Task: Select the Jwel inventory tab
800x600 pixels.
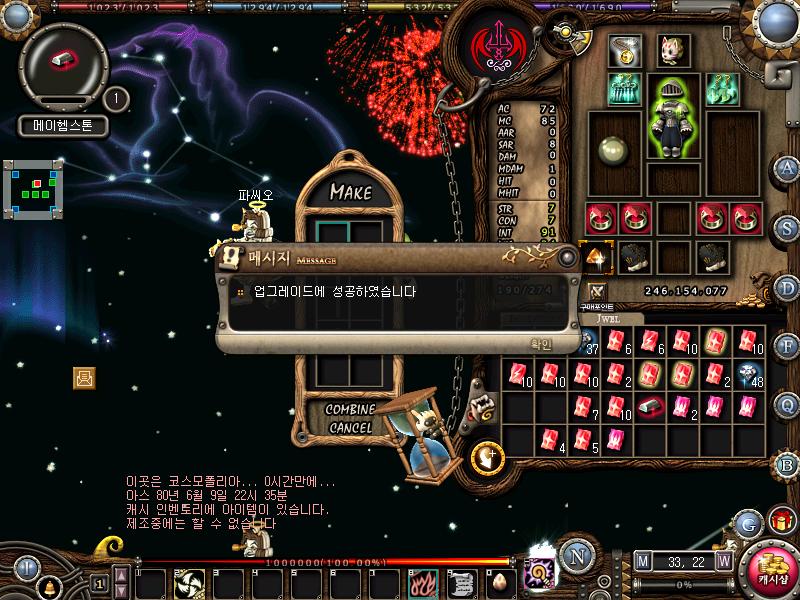Action: tap(611, 318)
